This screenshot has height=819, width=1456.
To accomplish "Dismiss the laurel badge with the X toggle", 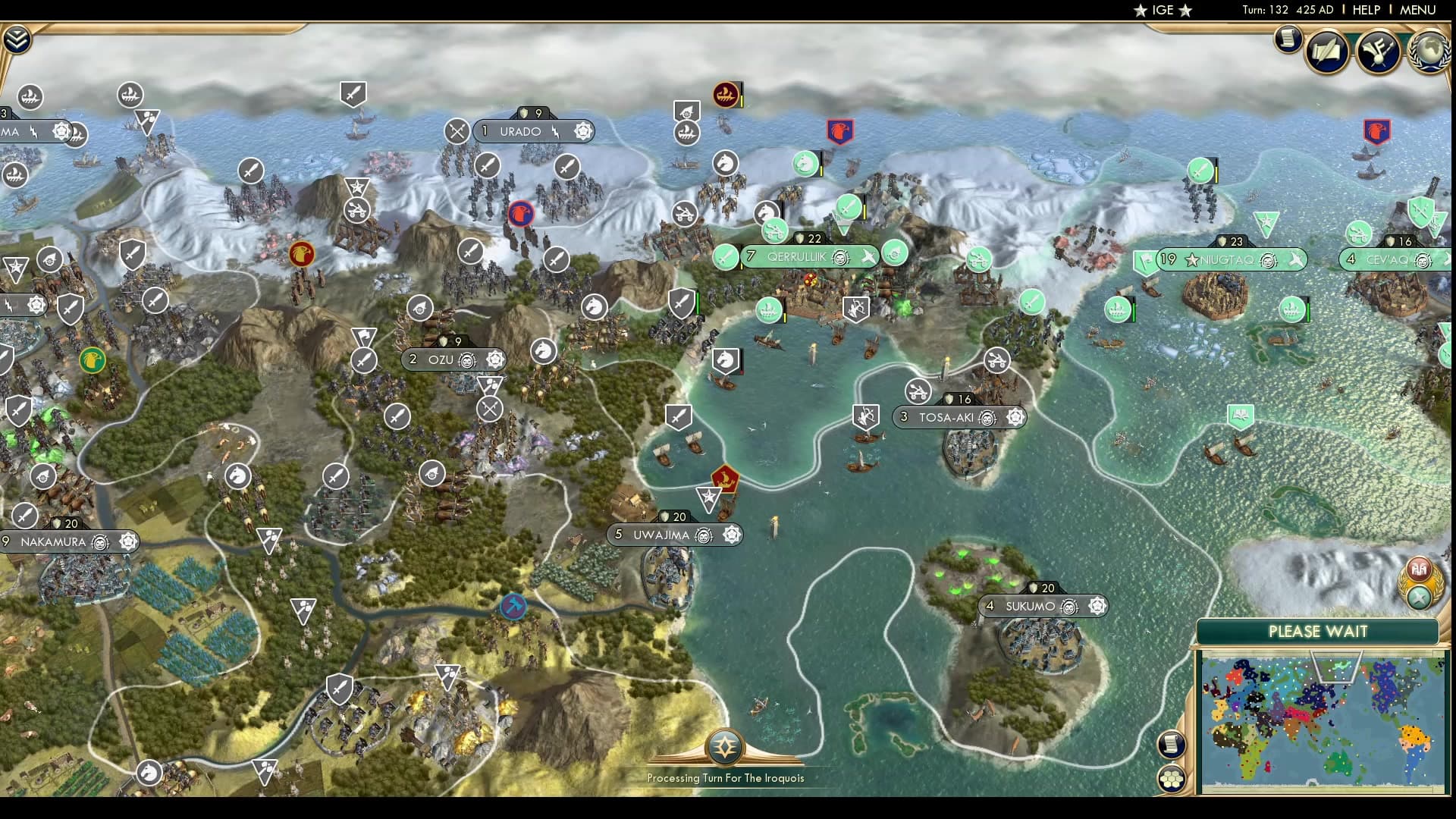I will (x=1420, y=598).
